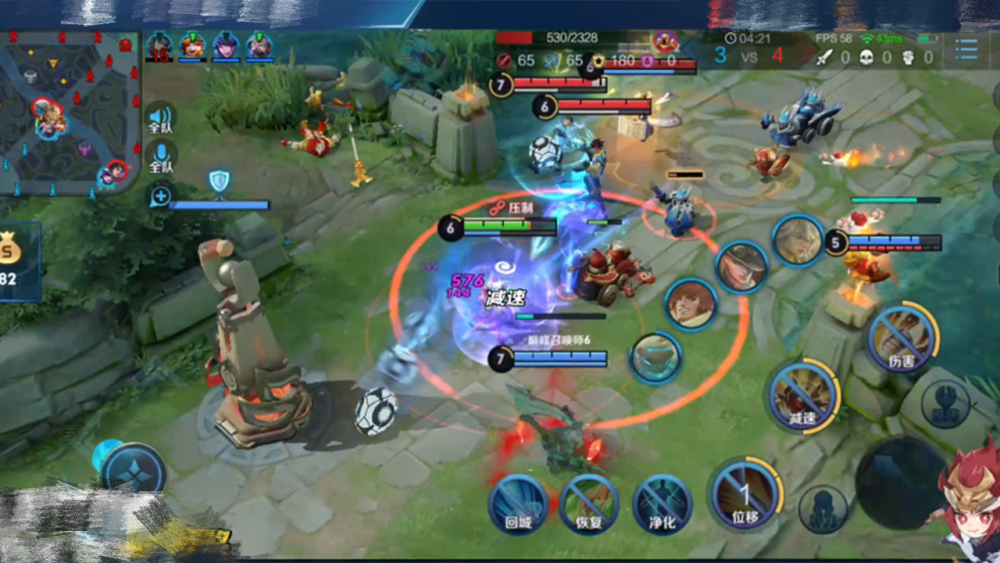Cast the 伤害 damage skill

902,340
